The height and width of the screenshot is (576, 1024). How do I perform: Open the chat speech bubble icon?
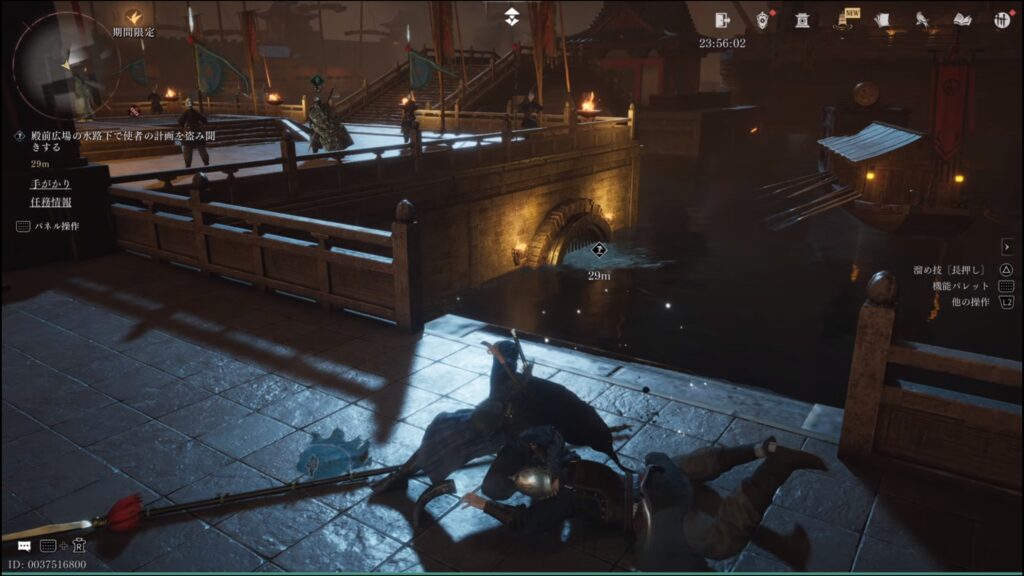[22, 546]
